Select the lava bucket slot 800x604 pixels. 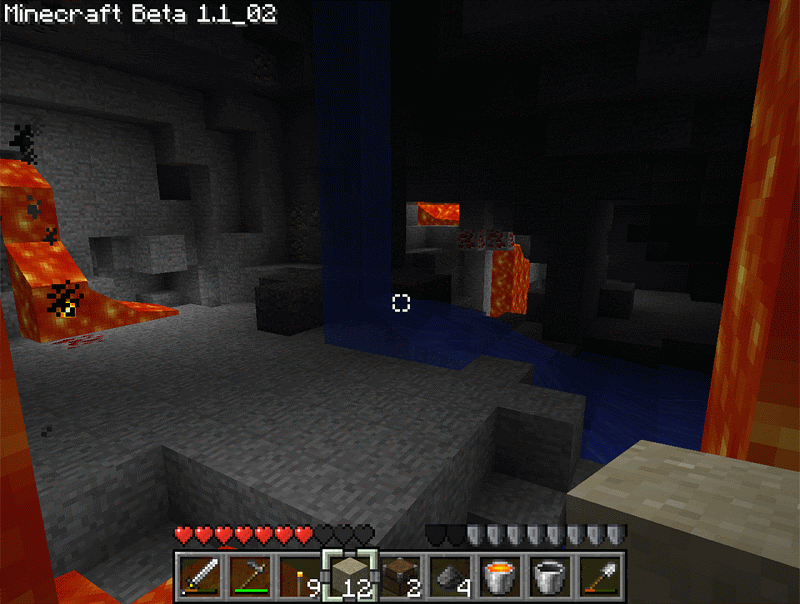click(500, 577)
